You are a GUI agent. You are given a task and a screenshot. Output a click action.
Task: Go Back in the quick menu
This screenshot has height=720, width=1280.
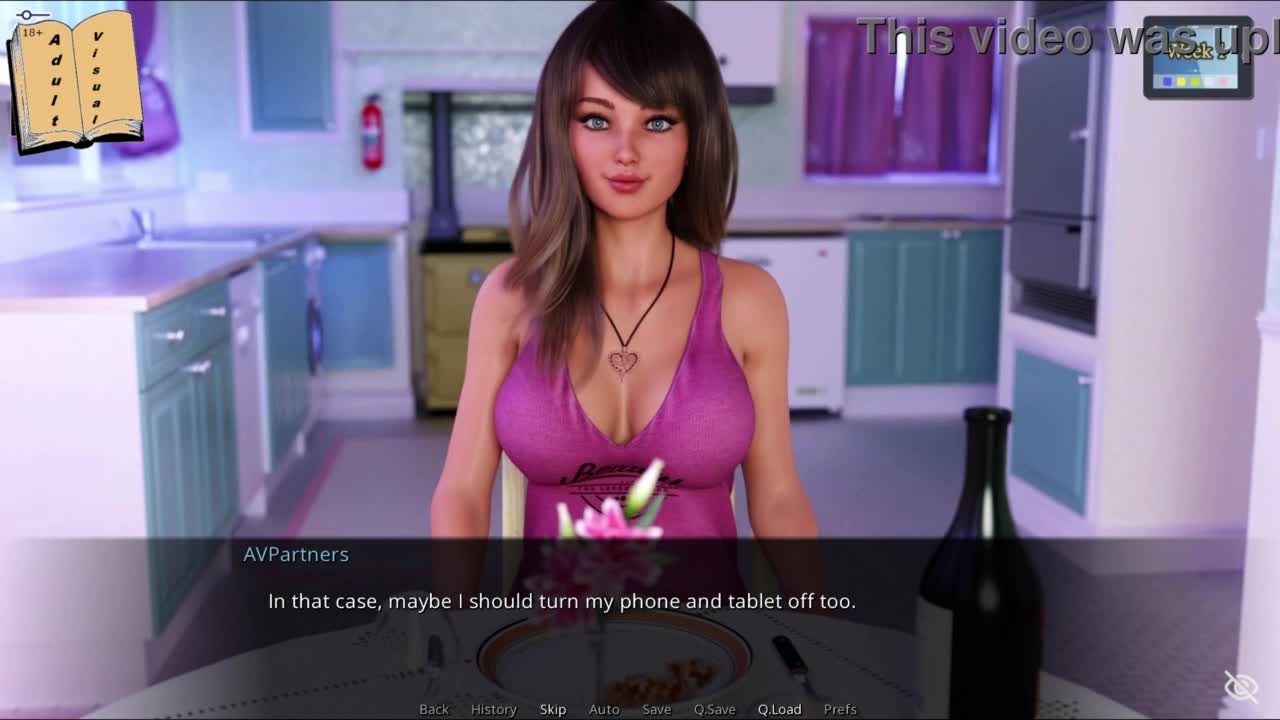pos(434,709)
